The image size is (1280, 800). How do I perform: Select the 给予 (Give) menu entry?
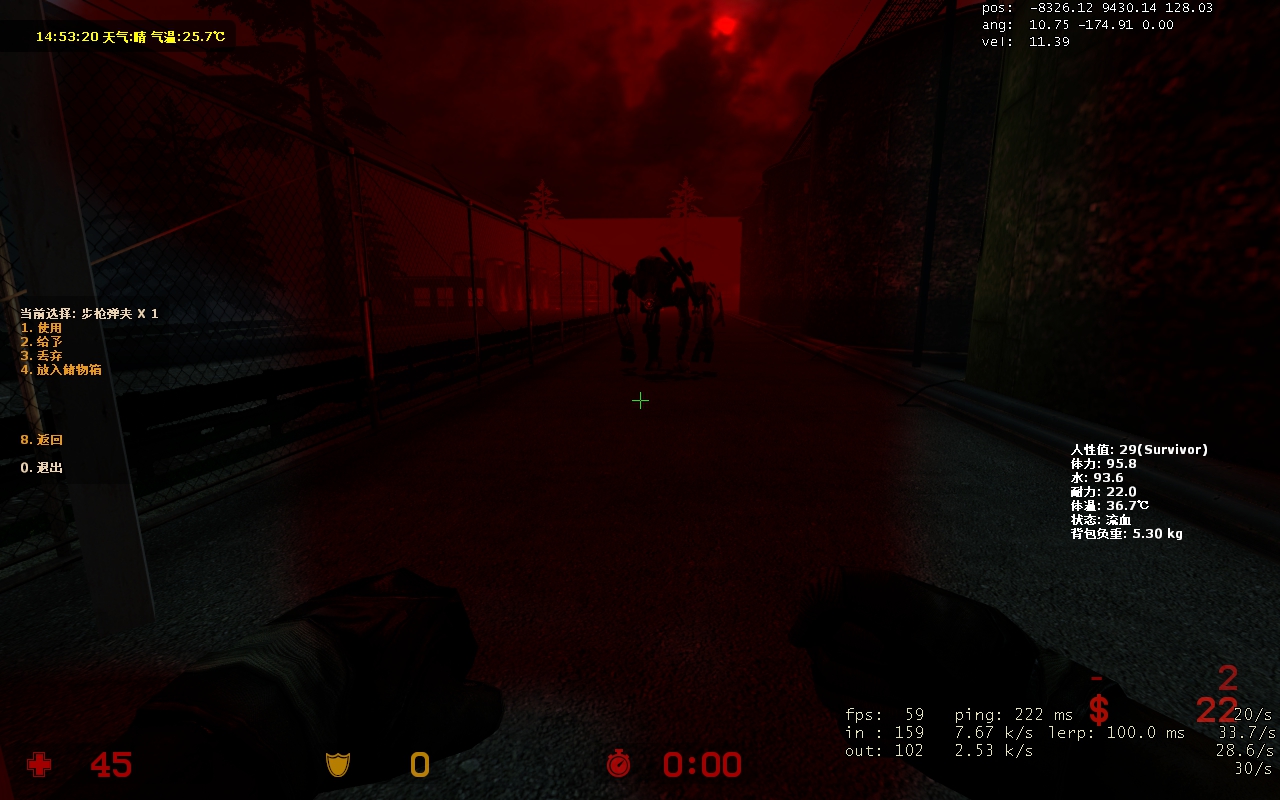(42, 342)
